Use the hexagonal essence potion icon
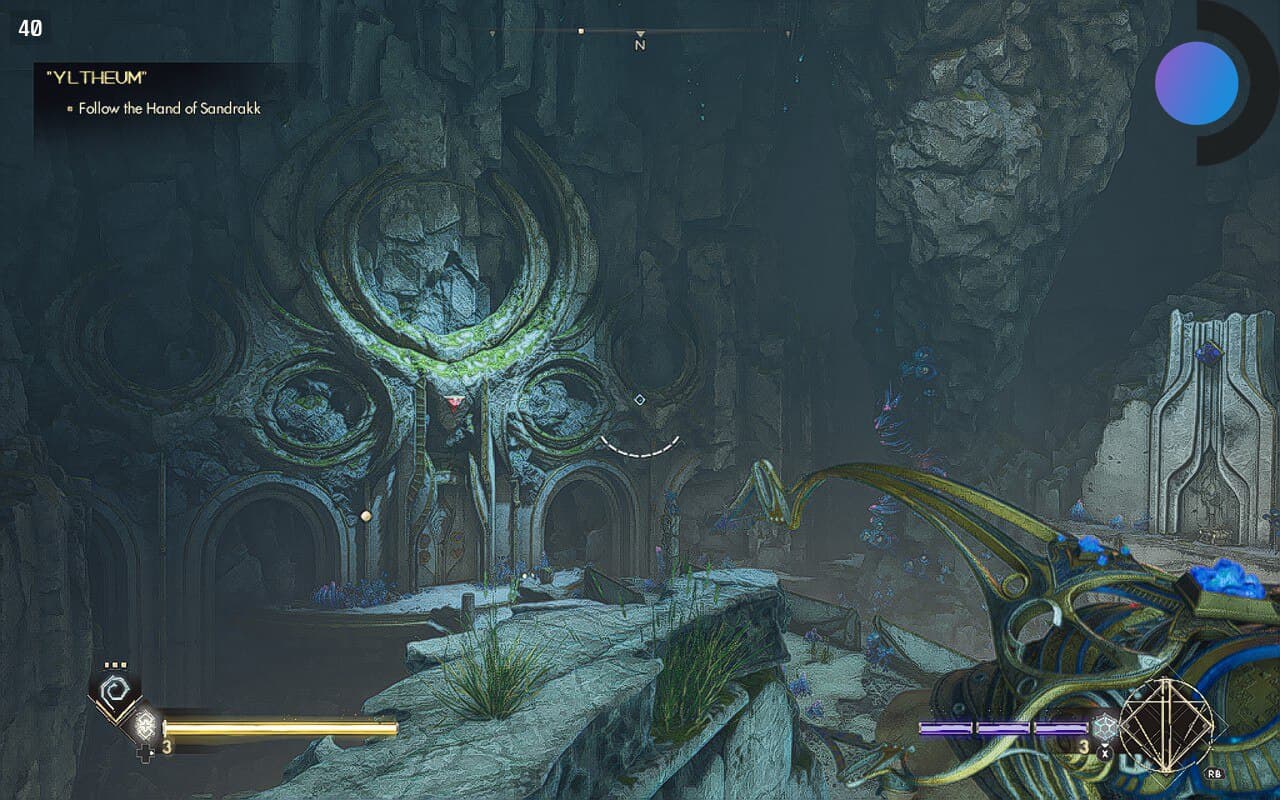This screenshot has width=1280, height=800. point(1104,729)
